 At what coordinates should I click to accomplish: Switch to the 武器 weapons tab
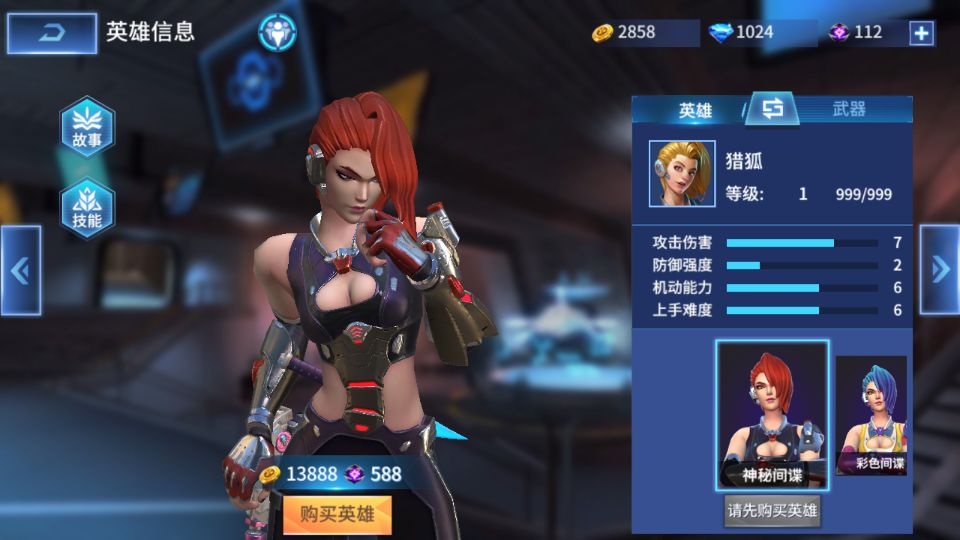click(849, 110)
